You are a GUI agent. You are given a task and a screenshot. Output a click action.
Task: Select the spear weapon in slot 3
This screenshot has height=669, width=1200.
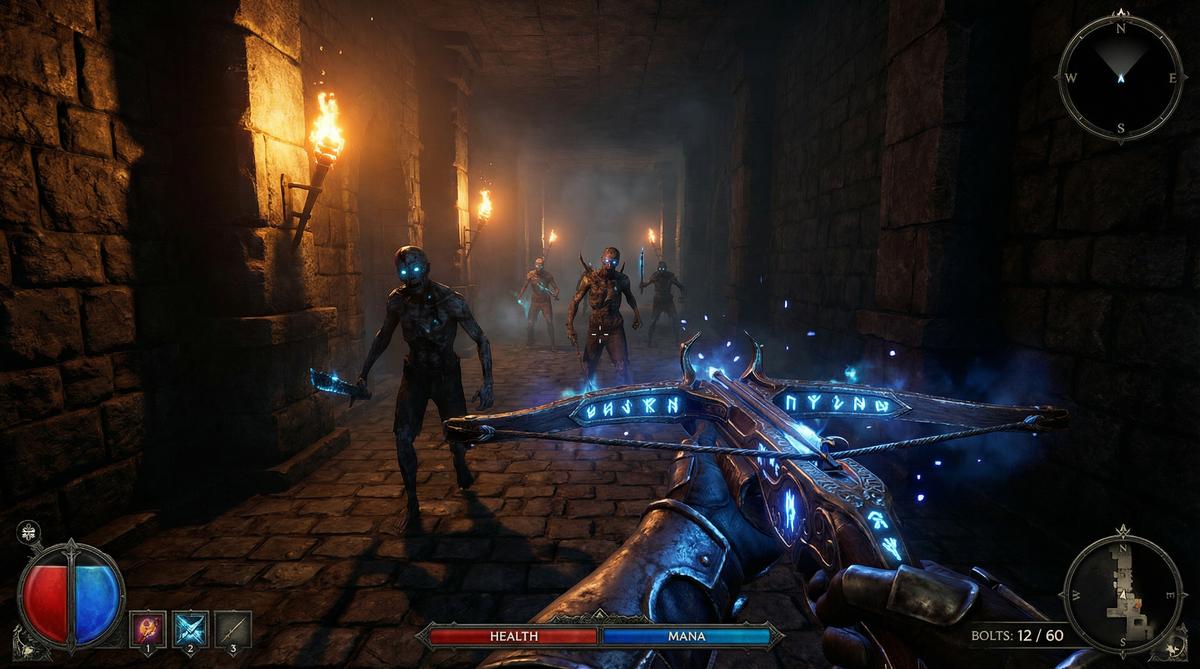[x=233, y=628]
